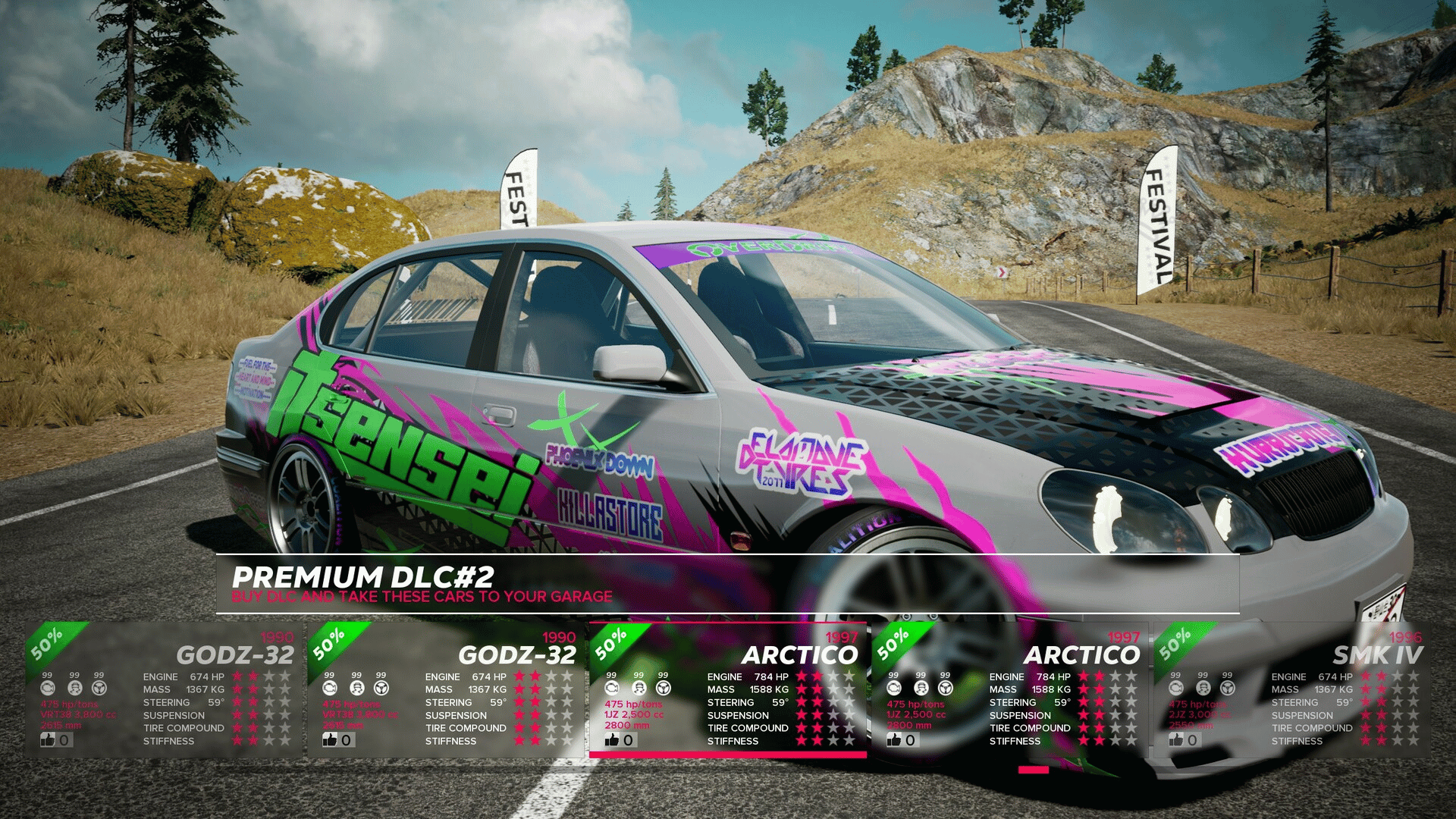
Task: Click thumbs-up on the red-underlined ARCTICO card
Action: (612, 739)
